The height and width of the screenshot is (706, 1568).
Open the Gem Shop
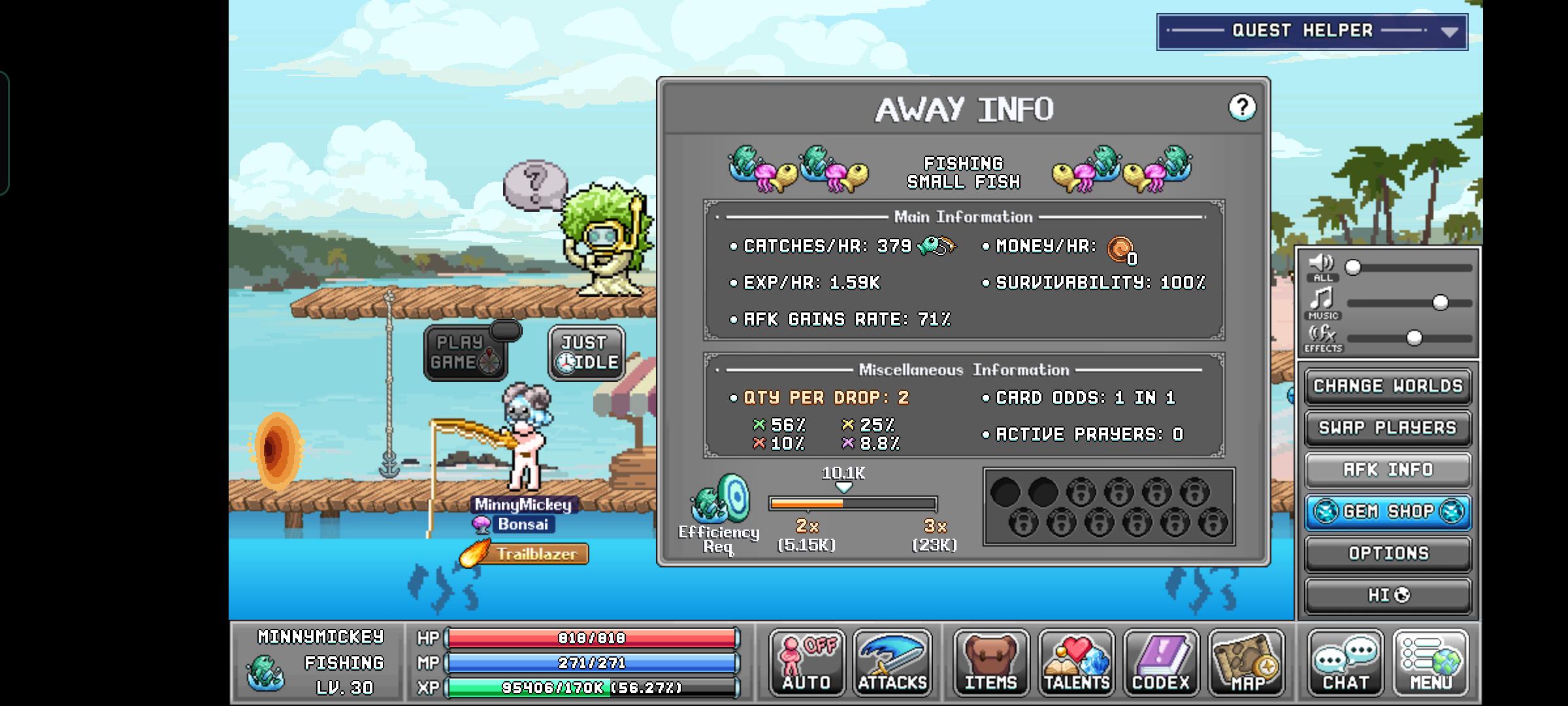(x=1388, y=512)
